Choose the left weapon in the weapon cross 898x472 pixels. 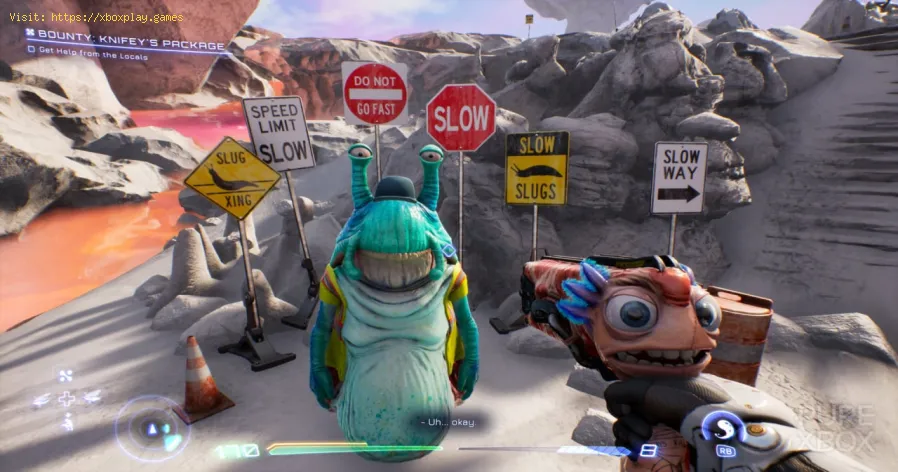click(41, 399)
